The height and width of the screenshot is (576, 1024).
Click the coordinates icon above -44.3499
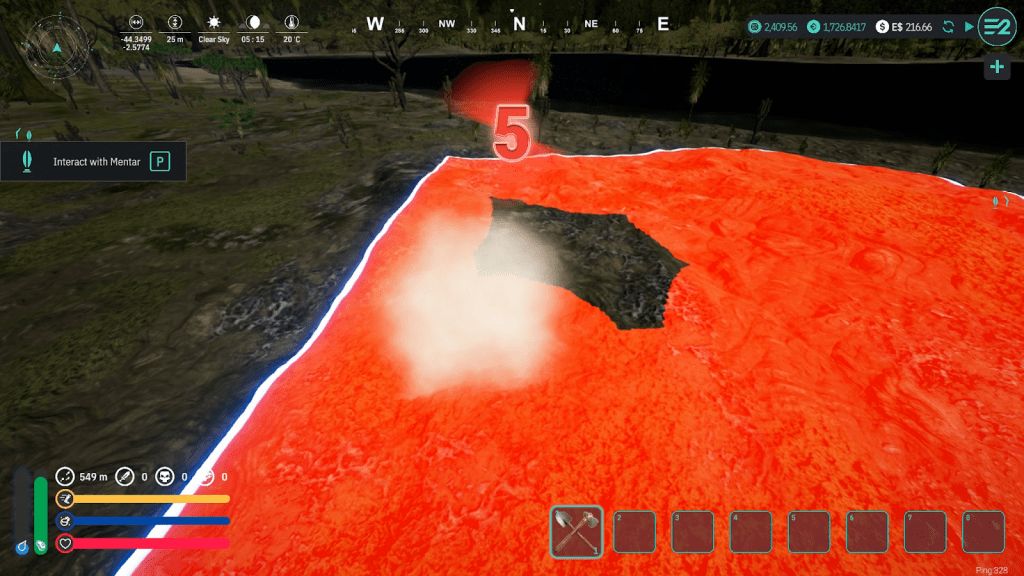pos(136,22)
